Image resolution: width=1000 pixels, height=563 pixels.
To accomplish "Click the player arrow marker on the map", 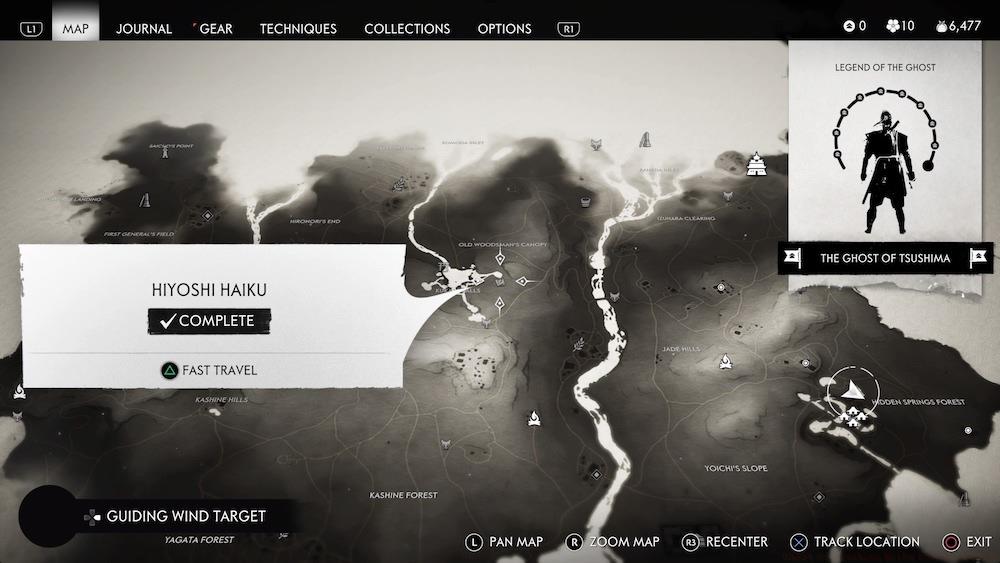I will pyautogui.click(x=851, y=386).
